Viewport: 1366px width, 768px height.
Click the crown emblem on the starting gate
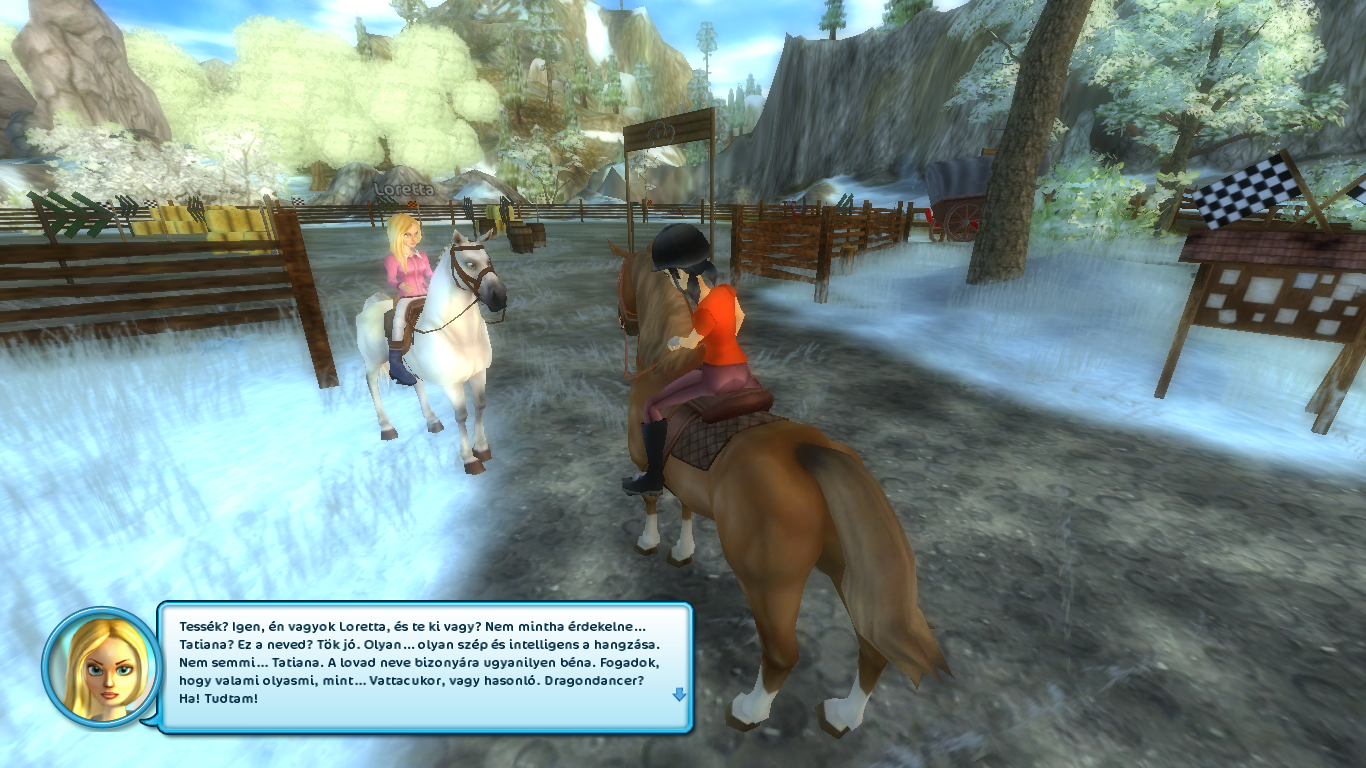click(x=661, y=134)
